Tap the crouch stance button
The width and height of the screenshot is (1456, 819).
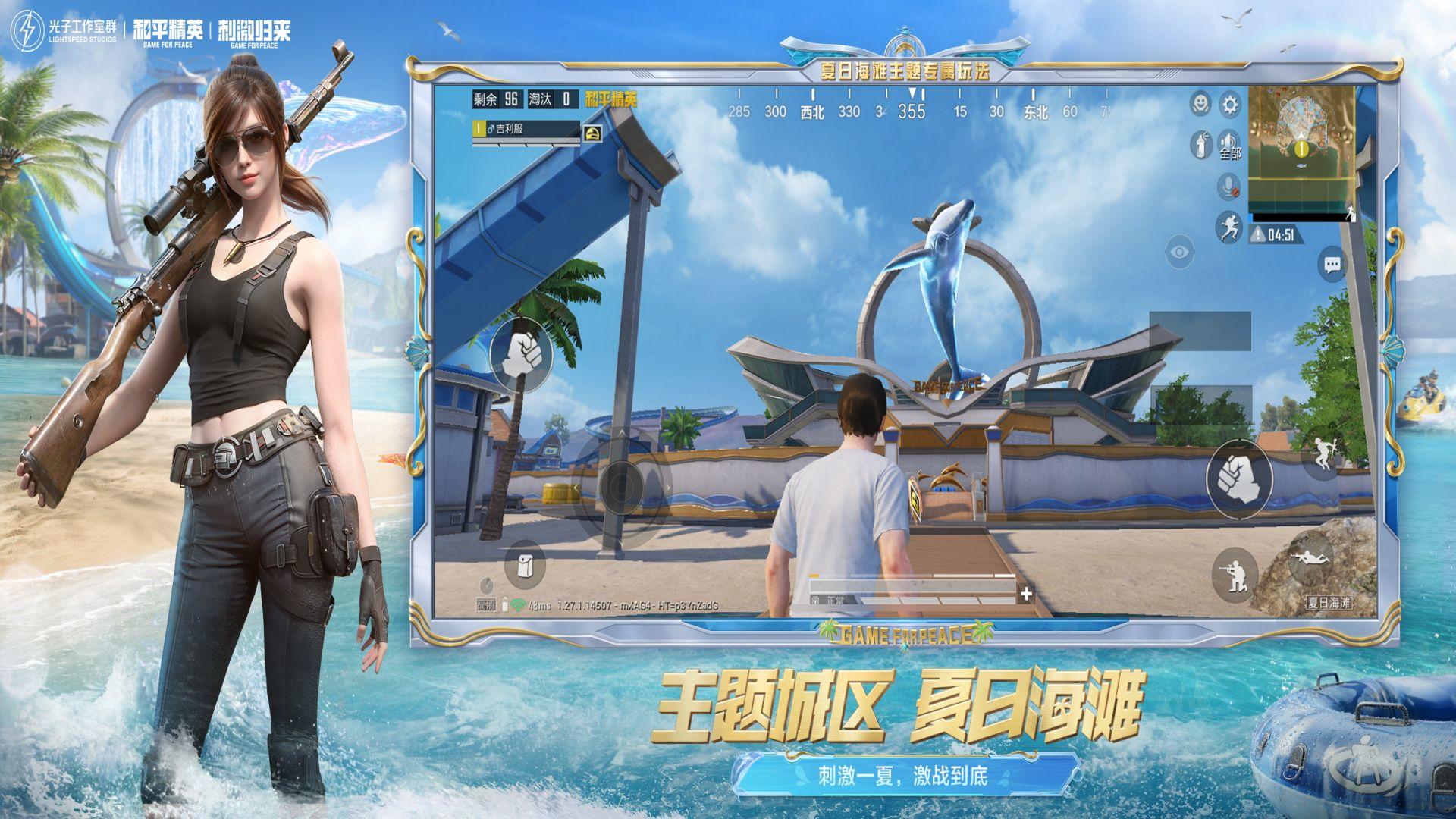[1235, 573]
